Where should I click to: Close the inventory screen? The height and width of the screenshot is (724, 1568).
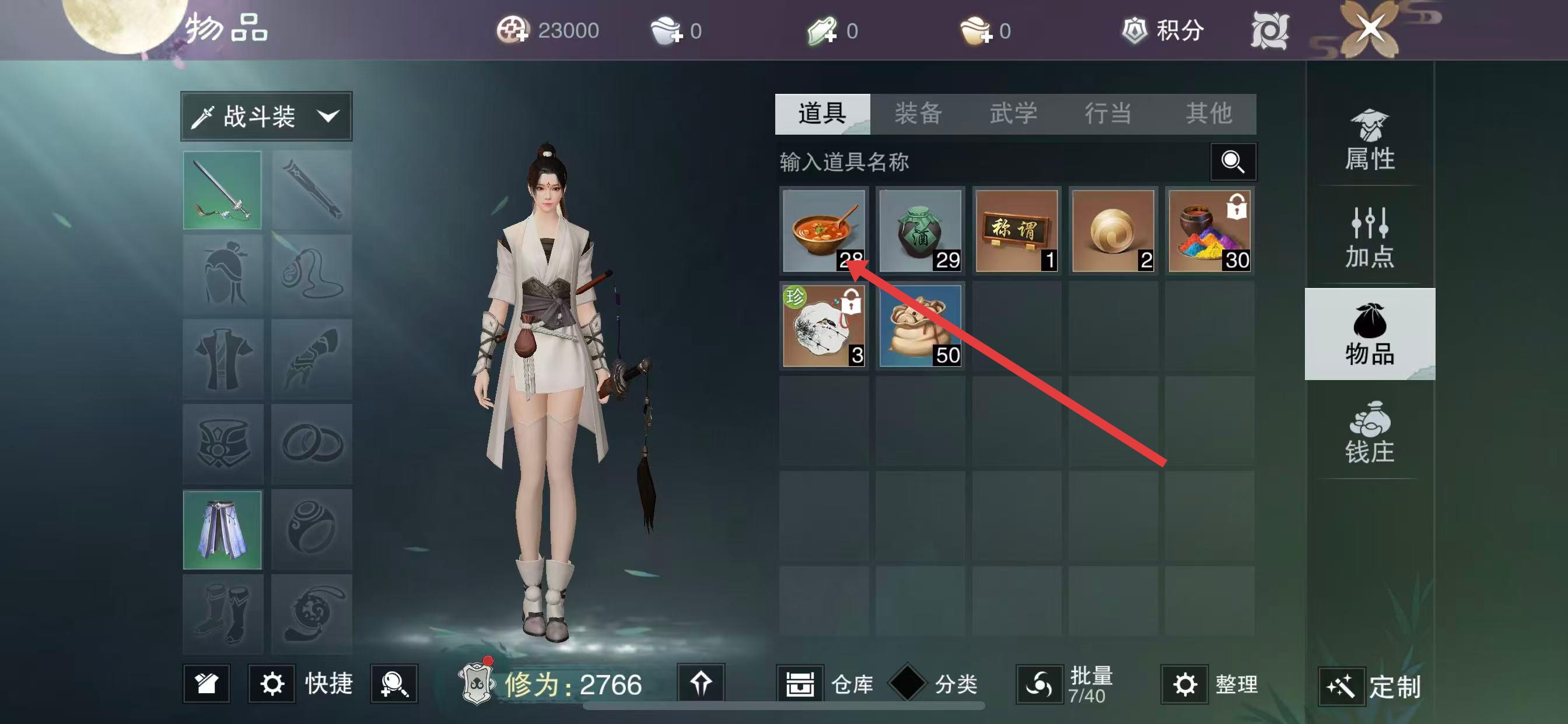click(1370, 29)
